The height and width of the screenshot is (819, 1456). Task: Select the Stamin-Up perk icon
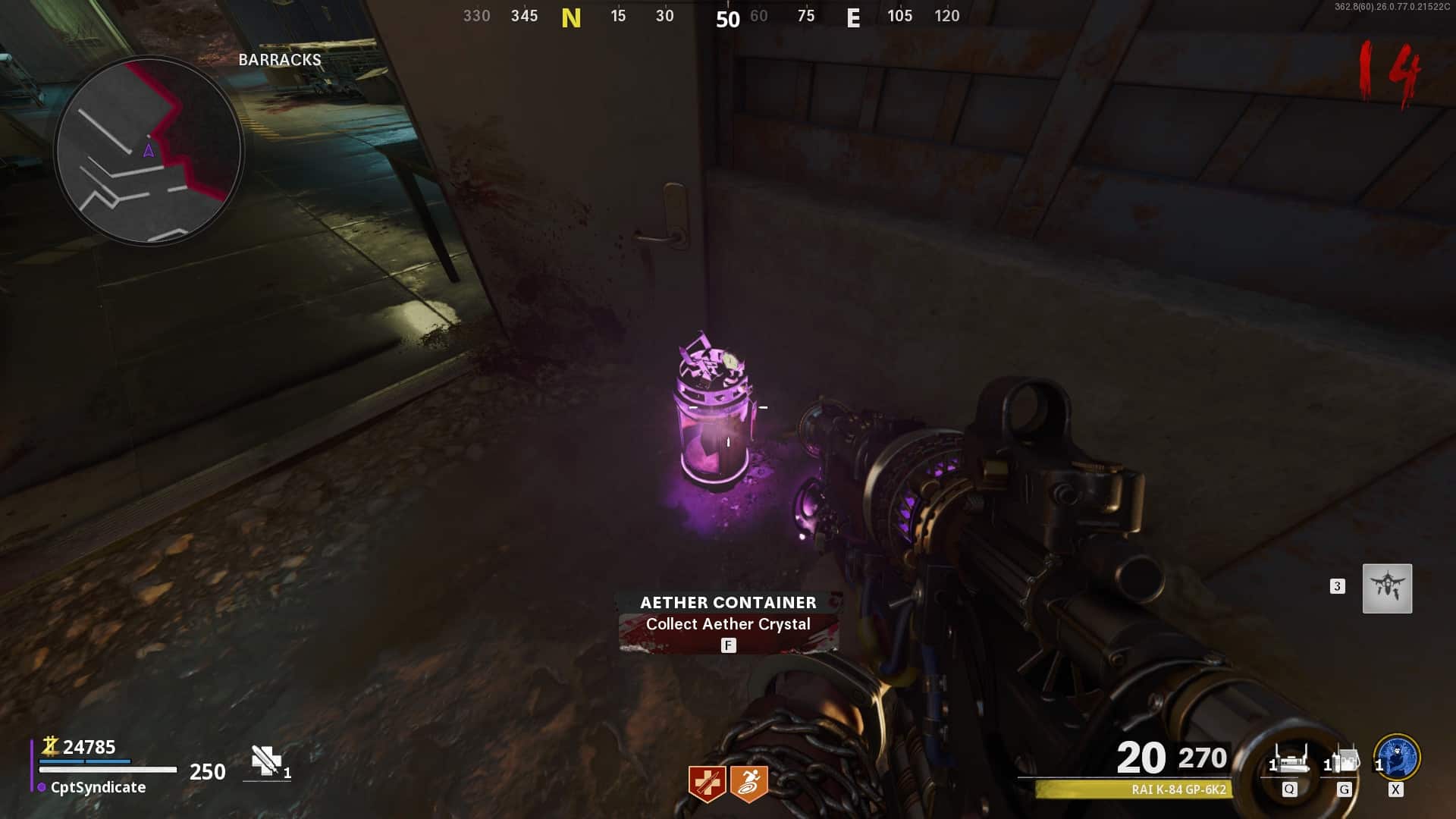click(749, 783)
